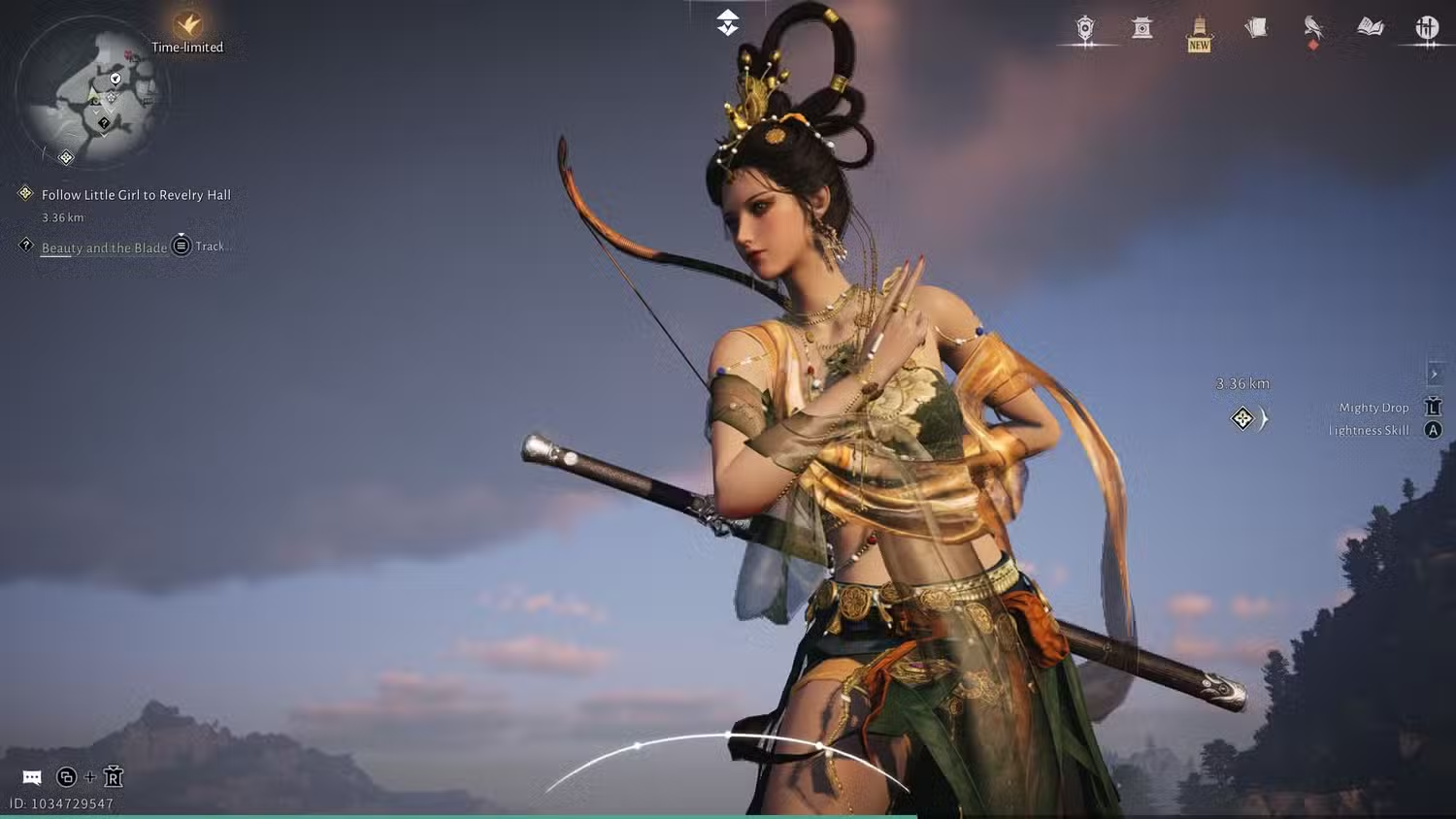Viewport: 1456px width, 819px height.
Task: Open the stacked cards icon
Action: point(1256,28)
